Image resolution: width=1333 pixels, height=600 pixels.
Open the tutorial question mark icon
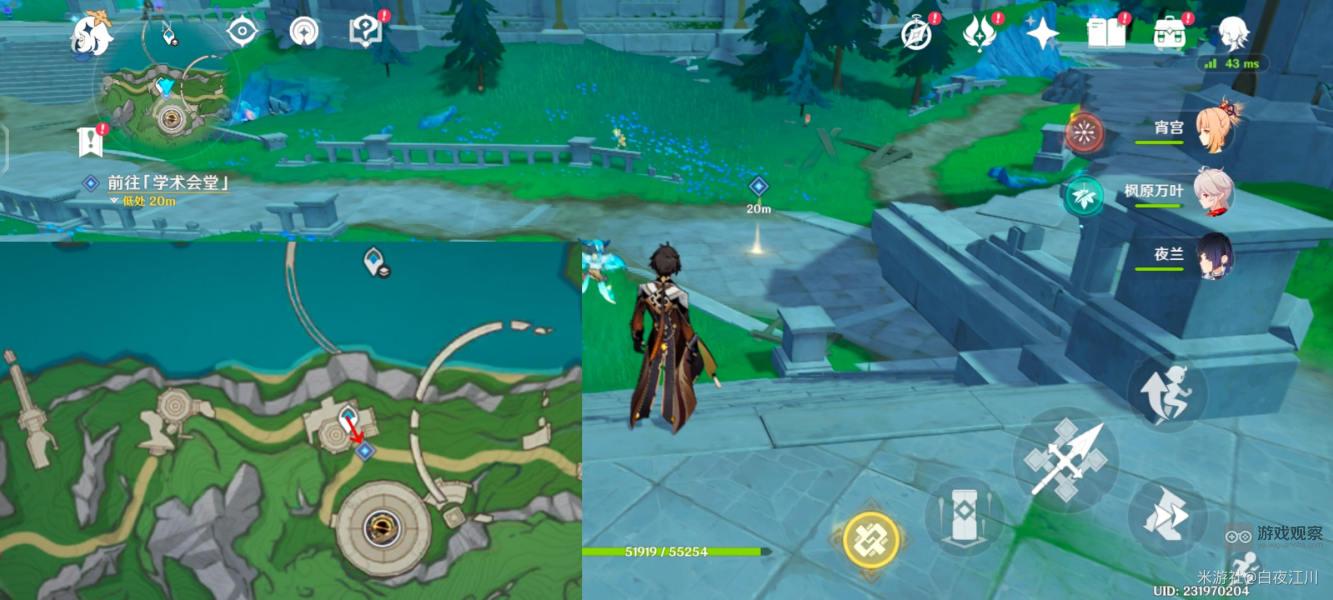tap(365, 31)
